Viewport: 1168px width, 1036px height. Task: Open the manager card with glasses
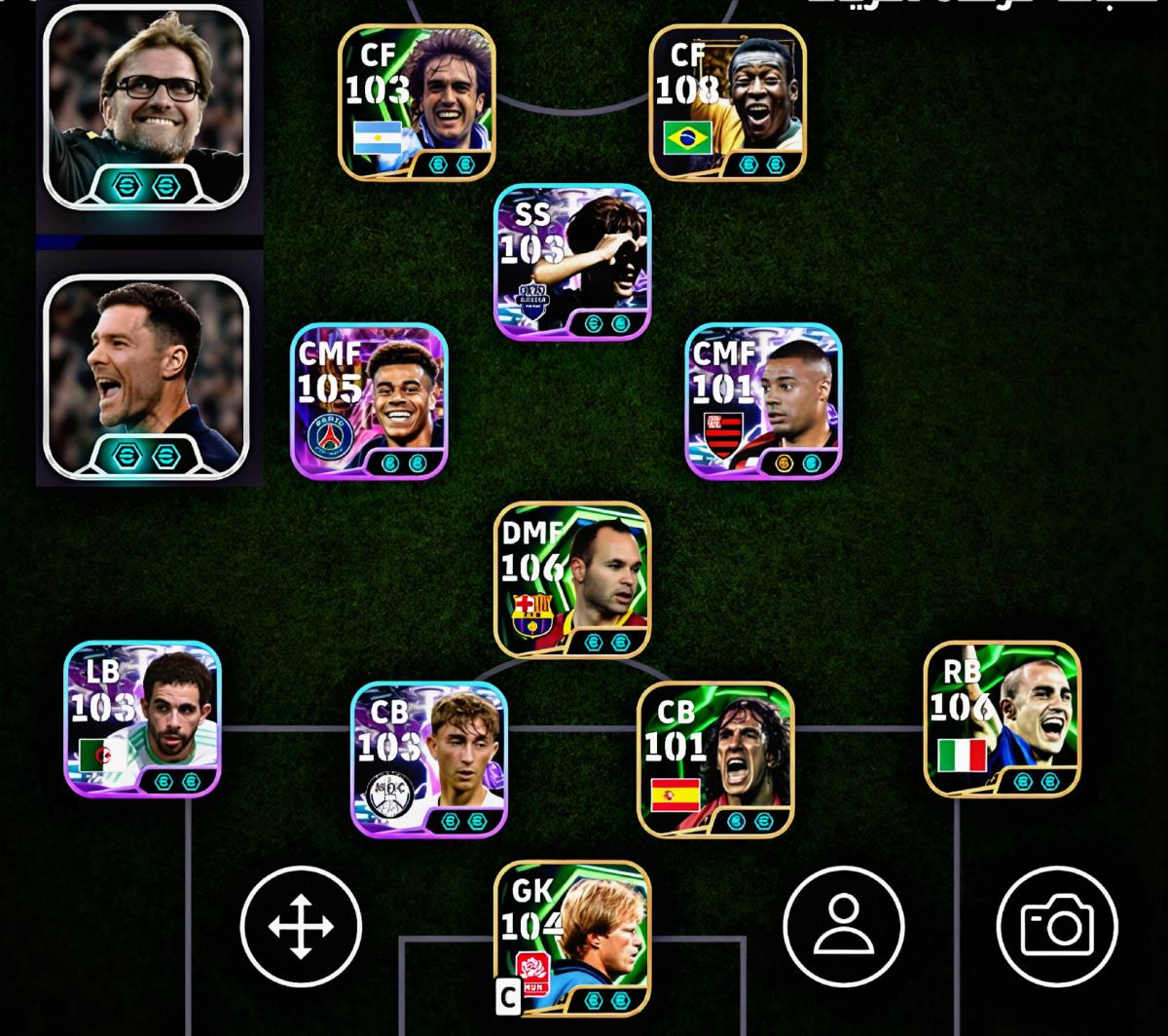tap(146, 107)
